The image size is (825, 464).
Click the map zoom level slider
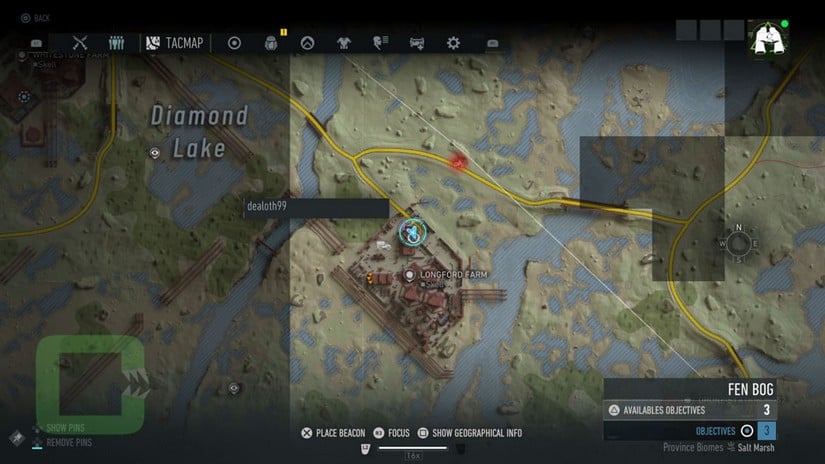click(x=412, y=447)
